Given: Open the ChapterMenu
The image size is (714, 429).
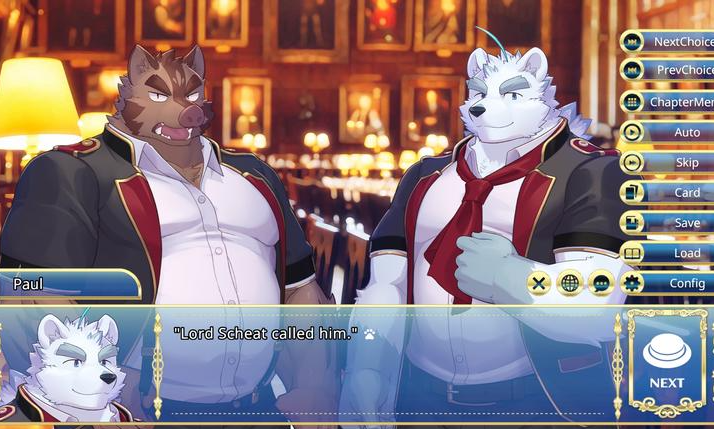Looking at the screenshot, I should (668, 102).
